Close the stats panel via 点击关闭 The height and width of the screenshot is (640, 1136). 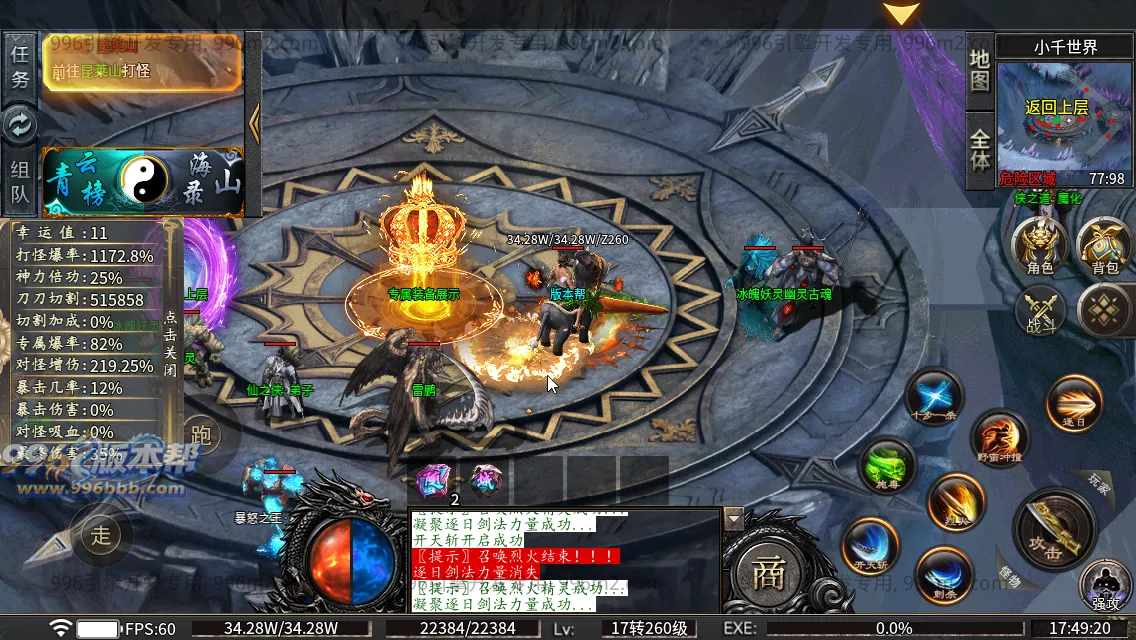(171, 341)
